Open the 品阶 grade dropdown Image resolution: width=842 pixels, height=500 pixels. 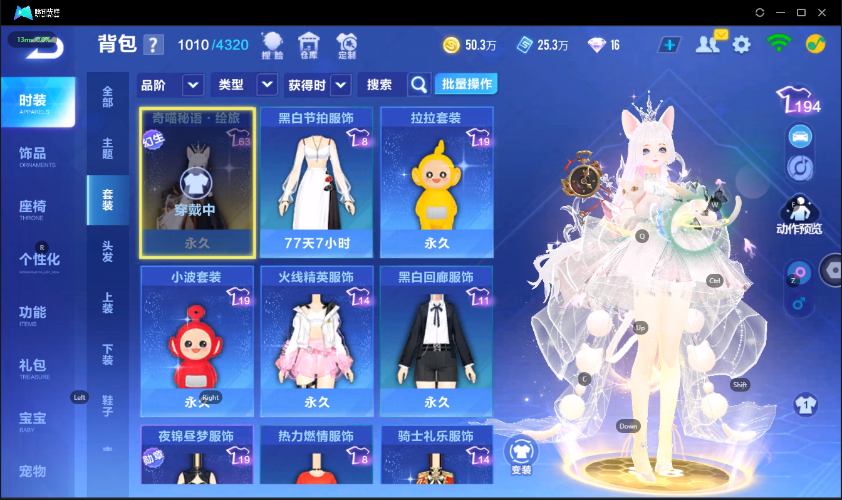tap(193, 85)
